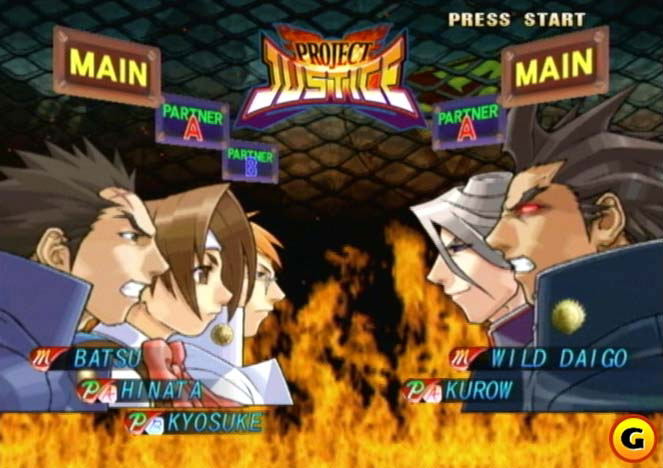Choose the PARTNER B sign
The height and width of the screenshot is (468, 663).
249,161
